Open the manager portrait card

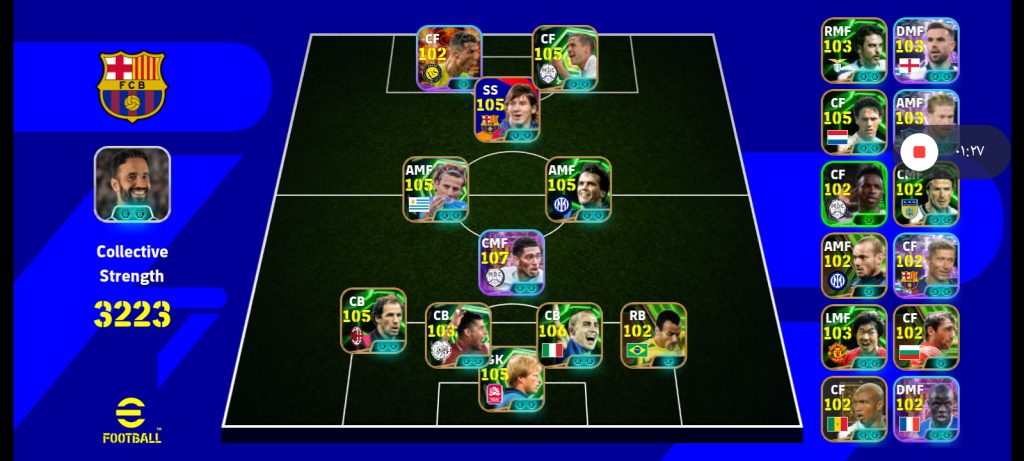pos(132,184)
